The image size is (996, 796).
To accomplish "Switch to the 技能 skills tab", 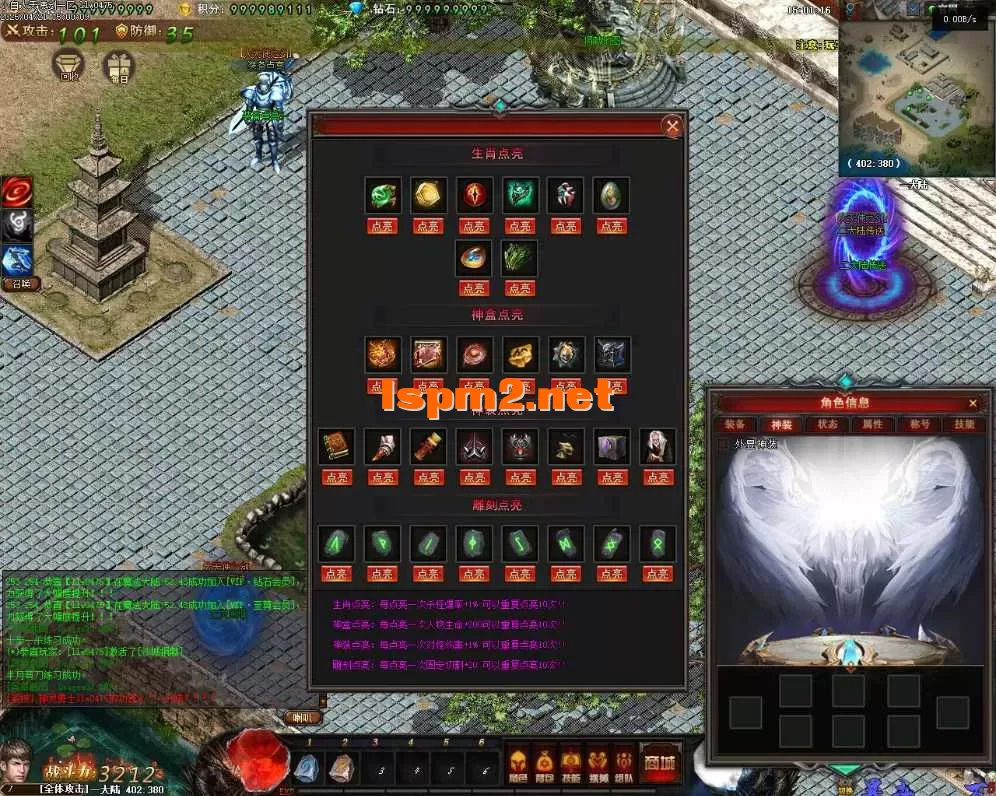I will [x=964, y=424].
